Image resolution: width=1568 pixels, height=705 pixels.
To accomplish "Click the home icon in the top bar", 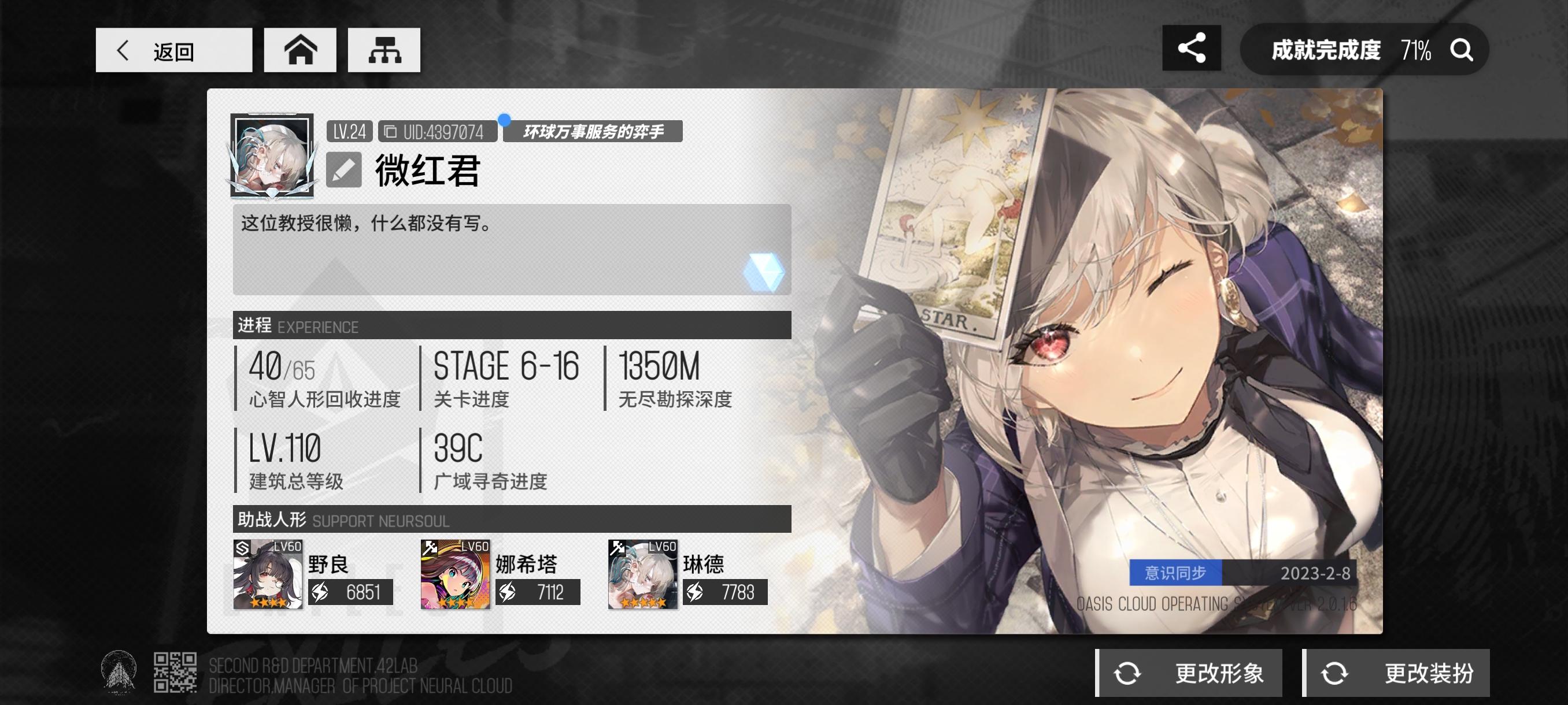I will (x=299, y=50).
